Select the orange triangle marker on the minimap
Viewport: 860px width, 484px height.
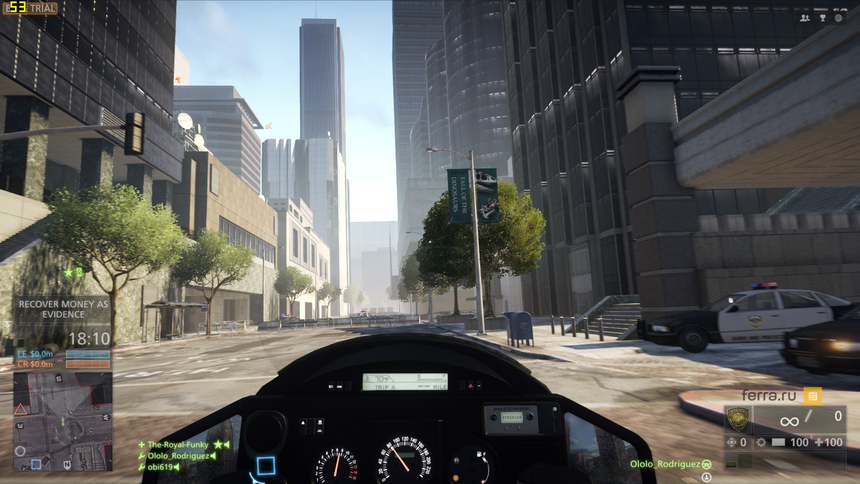coord(21,409)
